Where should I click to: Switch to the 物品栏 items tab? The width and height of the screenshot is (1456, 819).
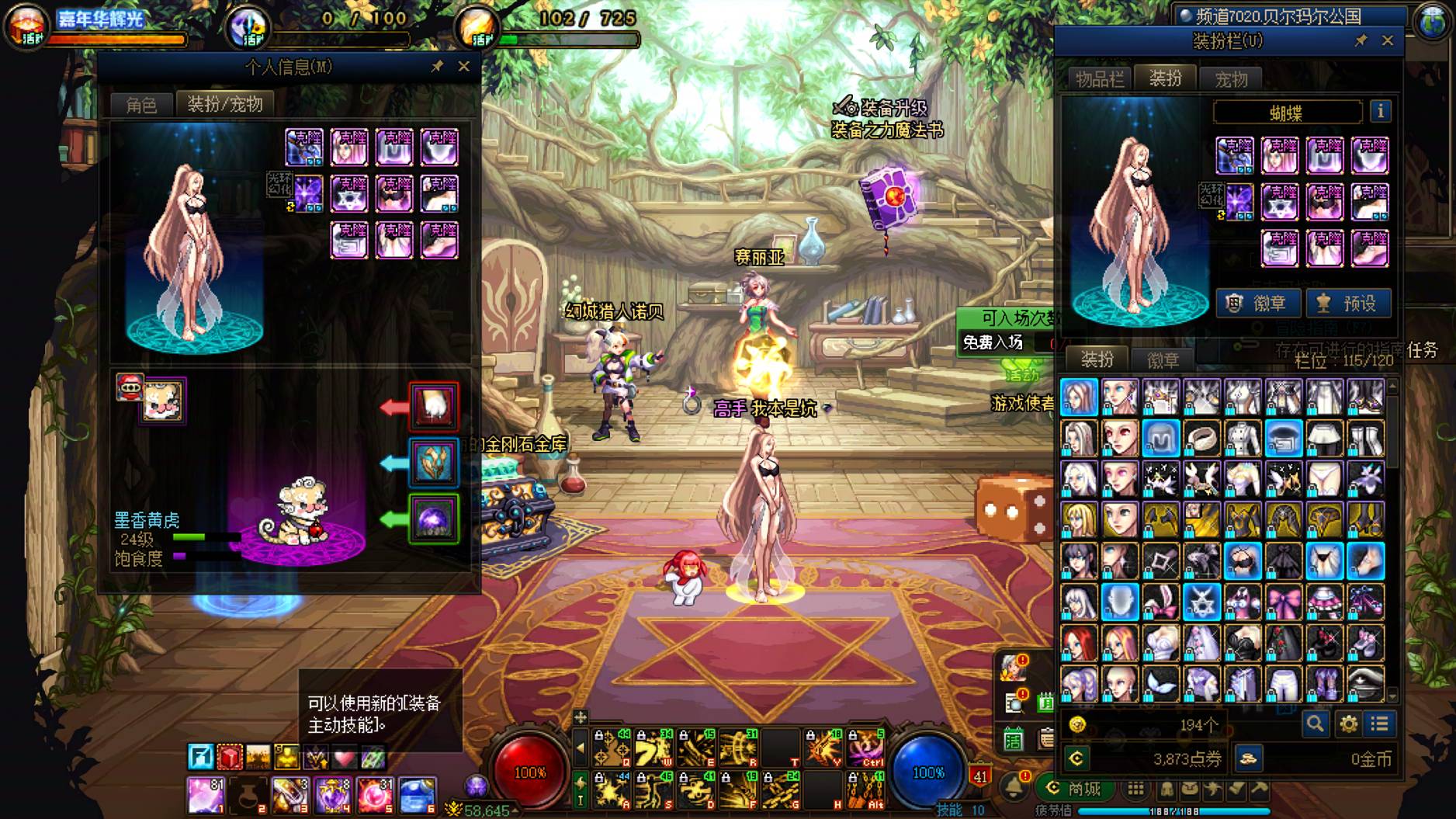tap(1099, 79)
